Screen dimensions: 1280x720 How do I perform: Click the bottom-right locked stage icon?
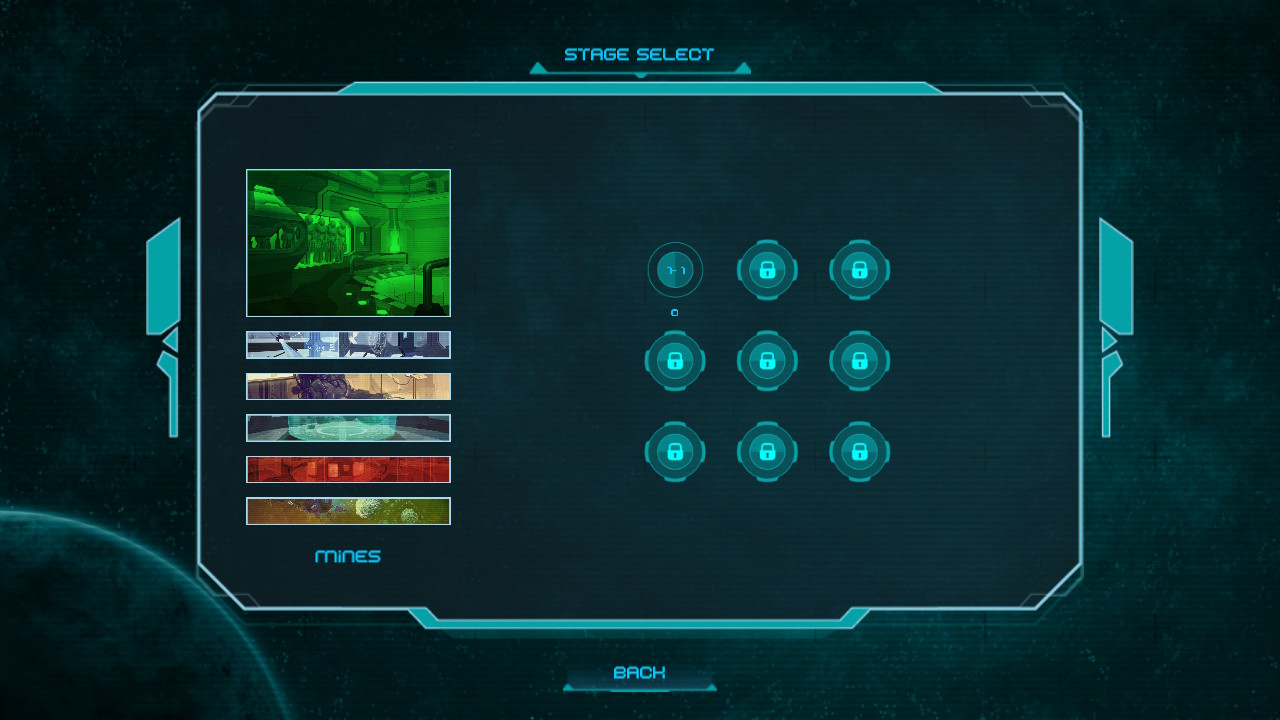tap(859, 451)
